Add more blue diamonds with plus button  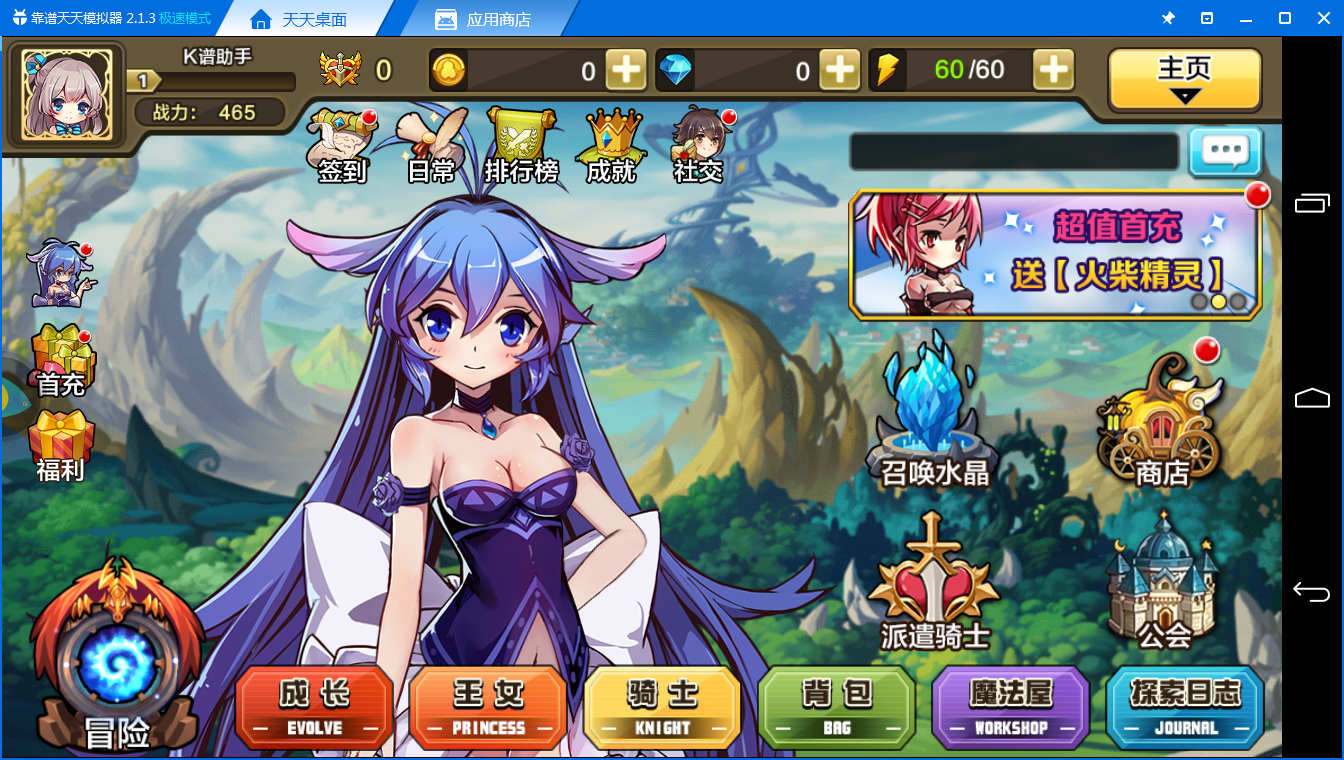(x=838, y=70)
